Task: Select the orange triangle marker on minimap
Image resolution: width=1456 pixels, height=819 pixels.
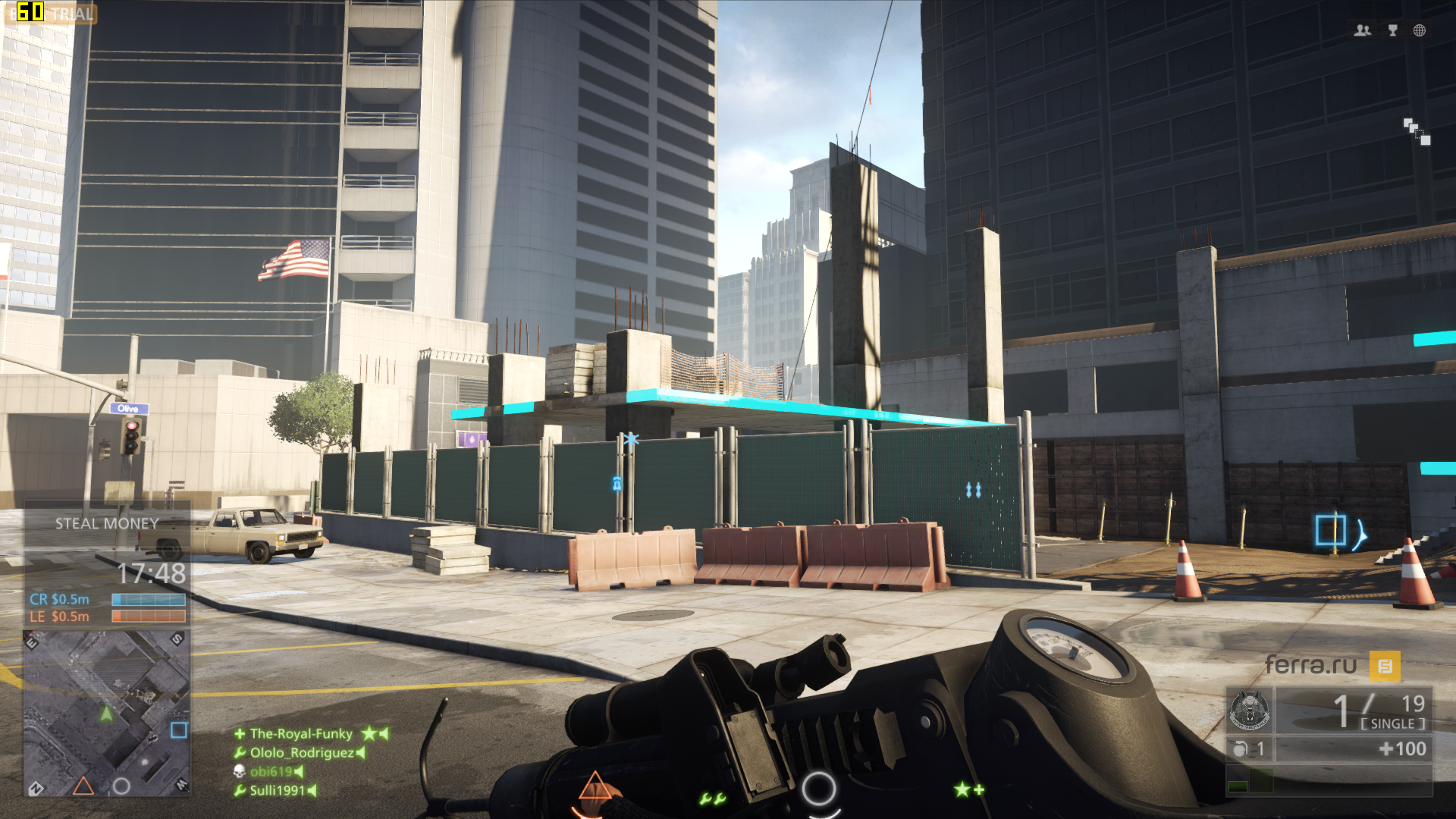Action: pyautogui.click(x=83, y=786)
